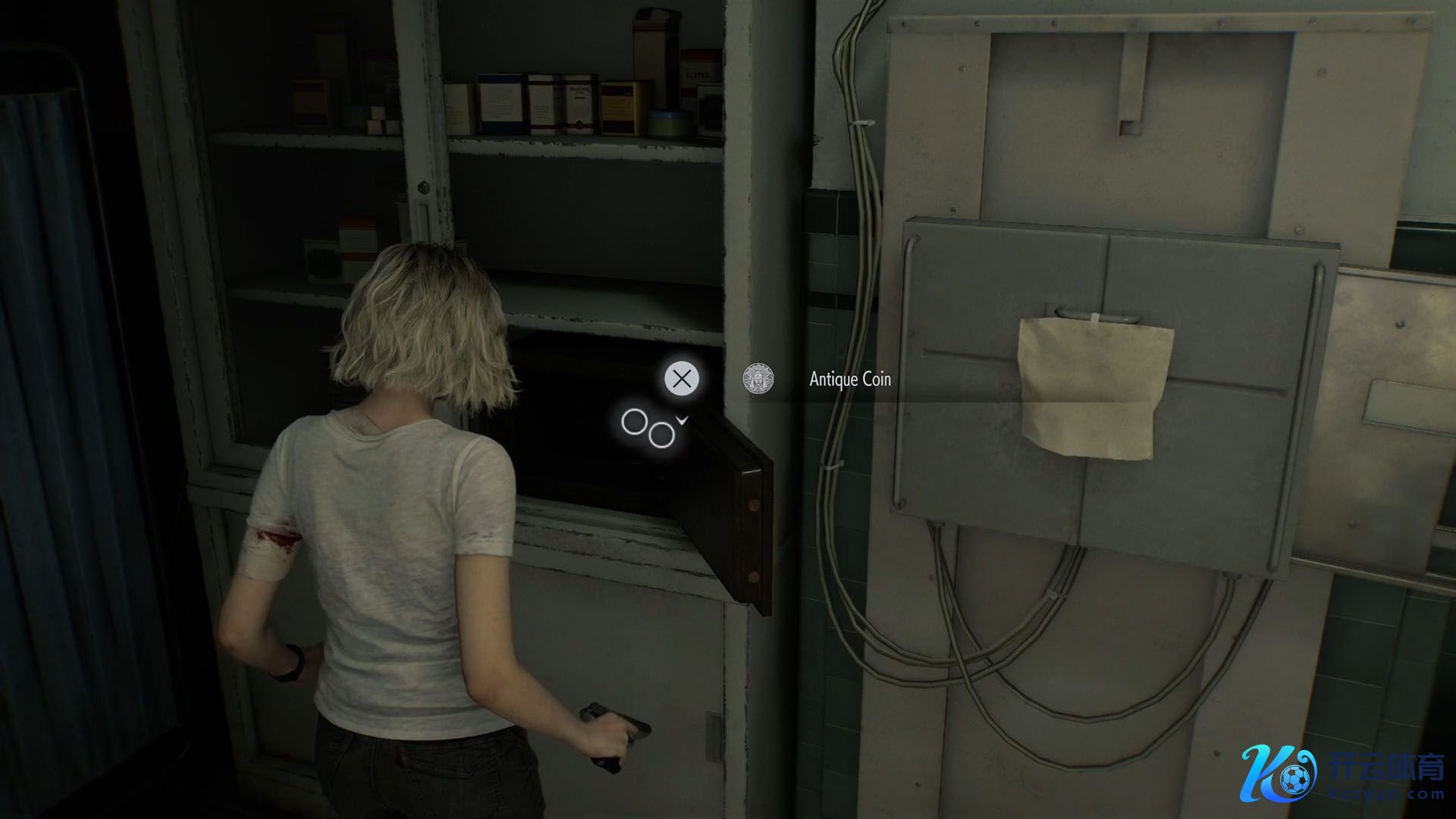Click the double-circle interaction marker on the safe
This screenshot has height=819, width=1456.
pos(649,428)
